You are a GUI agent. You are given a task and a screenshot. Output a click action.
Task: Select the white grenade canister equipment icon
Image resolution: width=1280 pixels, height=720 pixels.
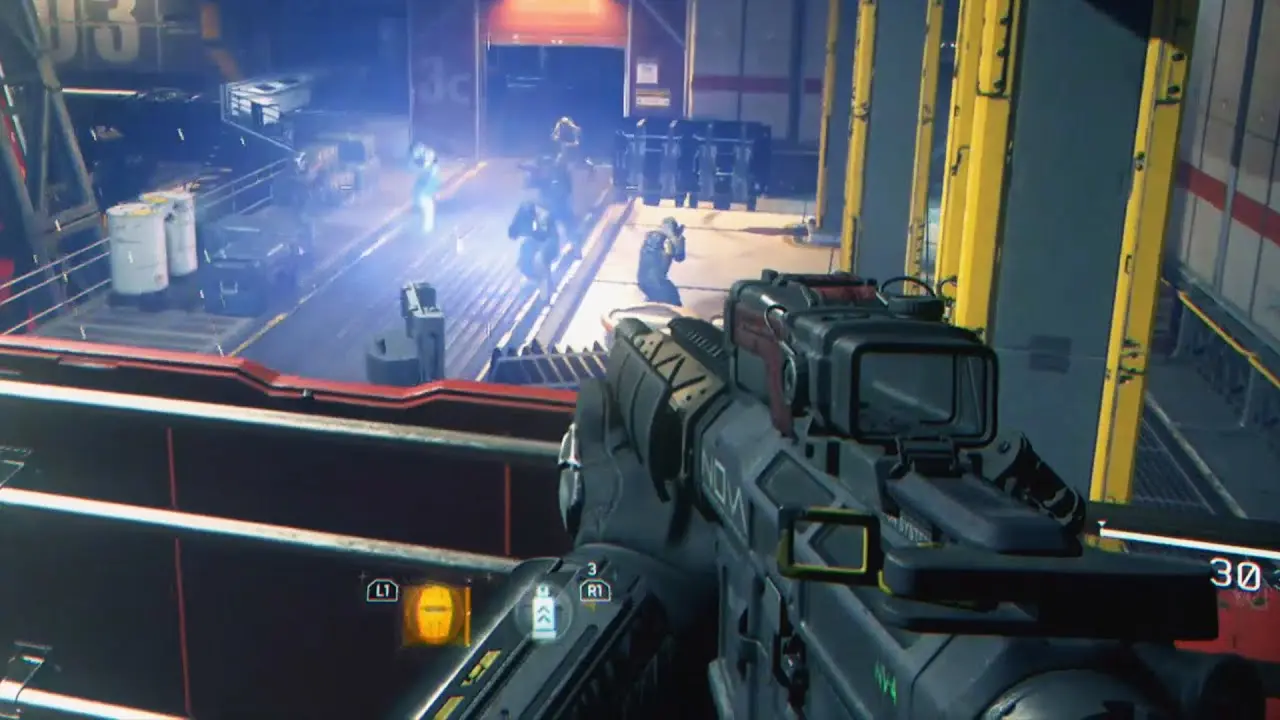coord(544,612)
